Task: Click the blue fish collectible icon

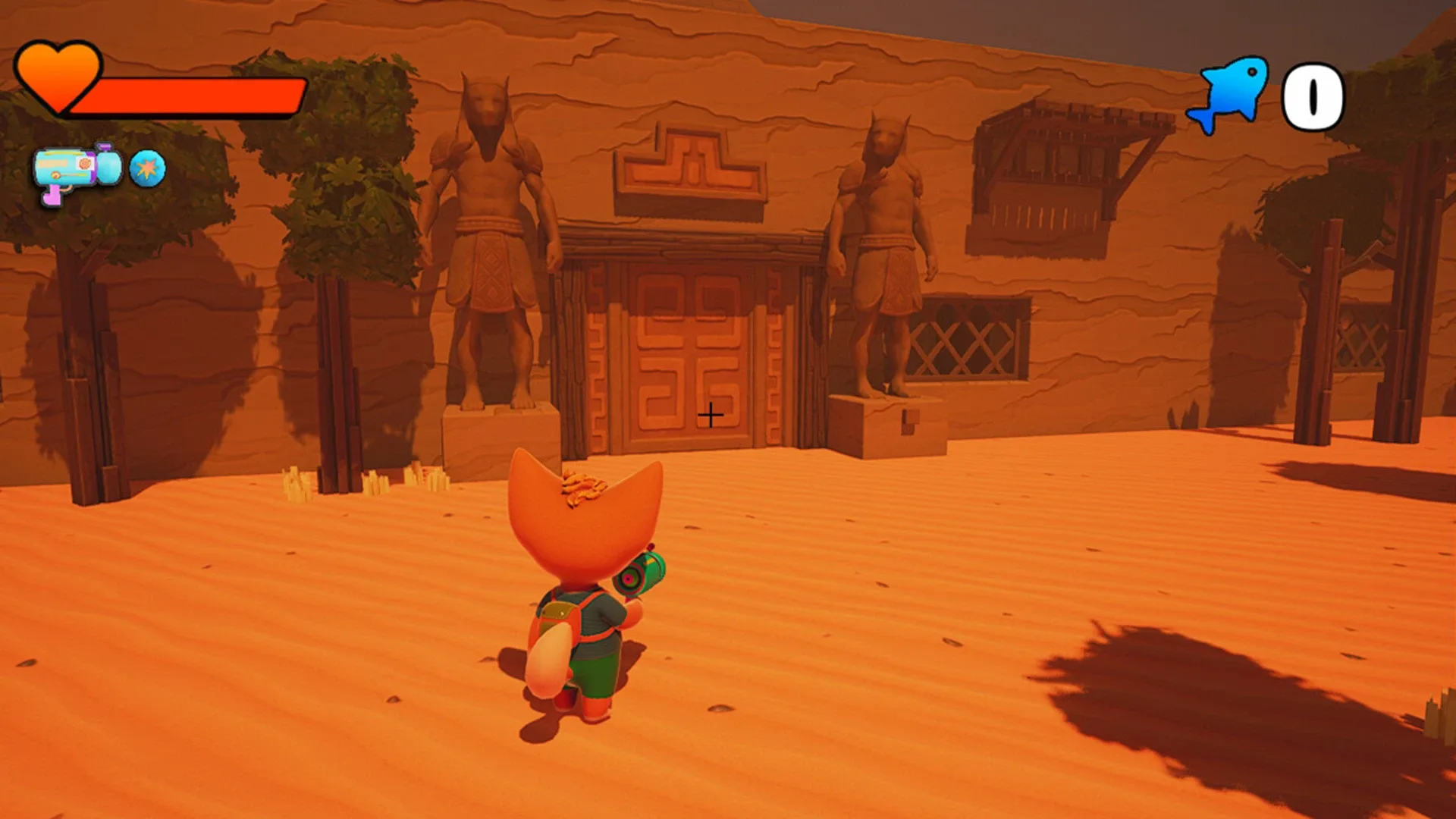Action: [x=1228, y=93]
